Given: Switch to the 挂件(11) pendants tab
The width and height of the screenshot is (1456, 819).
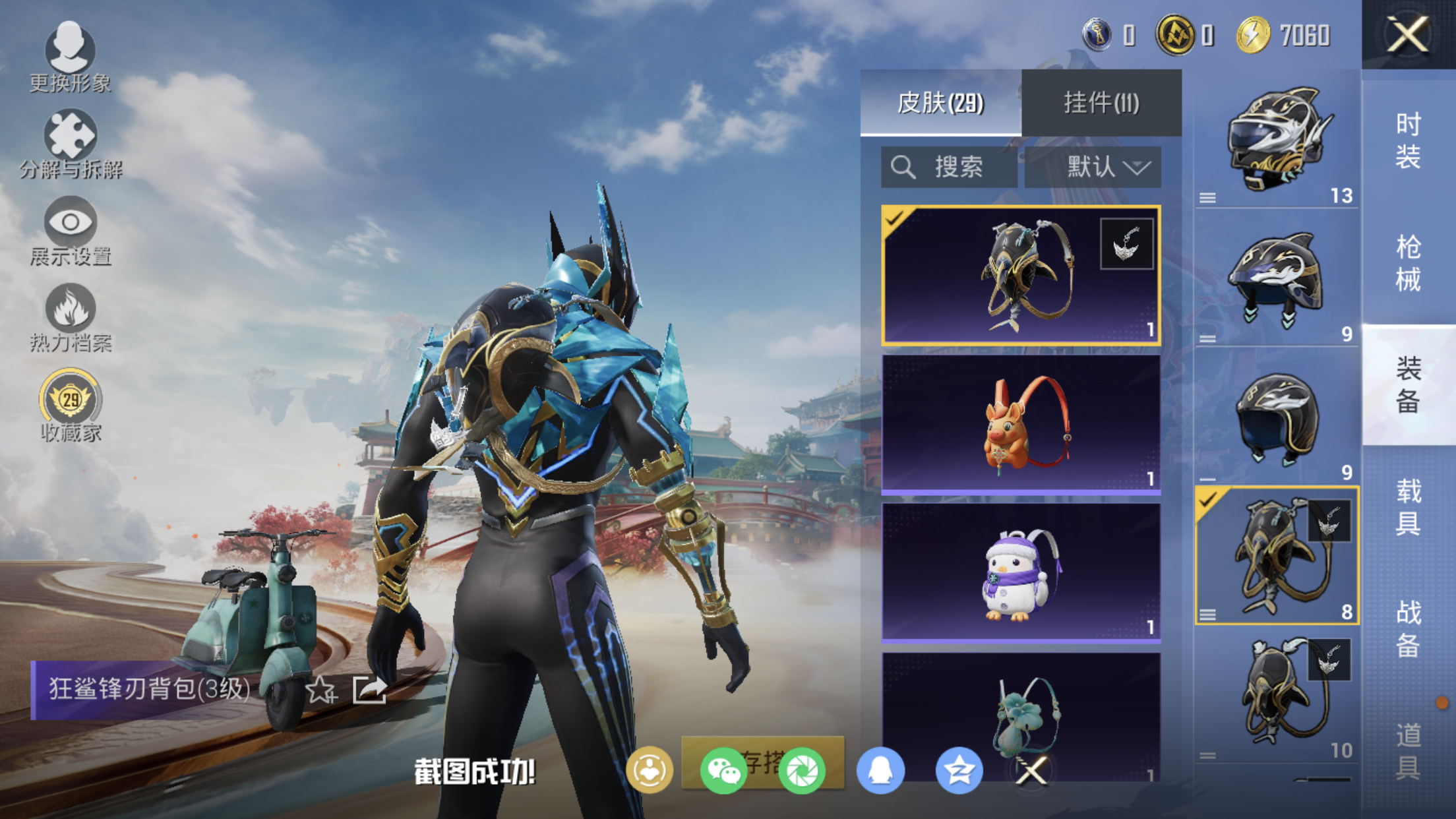Looking at the screenshot, I should (x=1101, y=103).
